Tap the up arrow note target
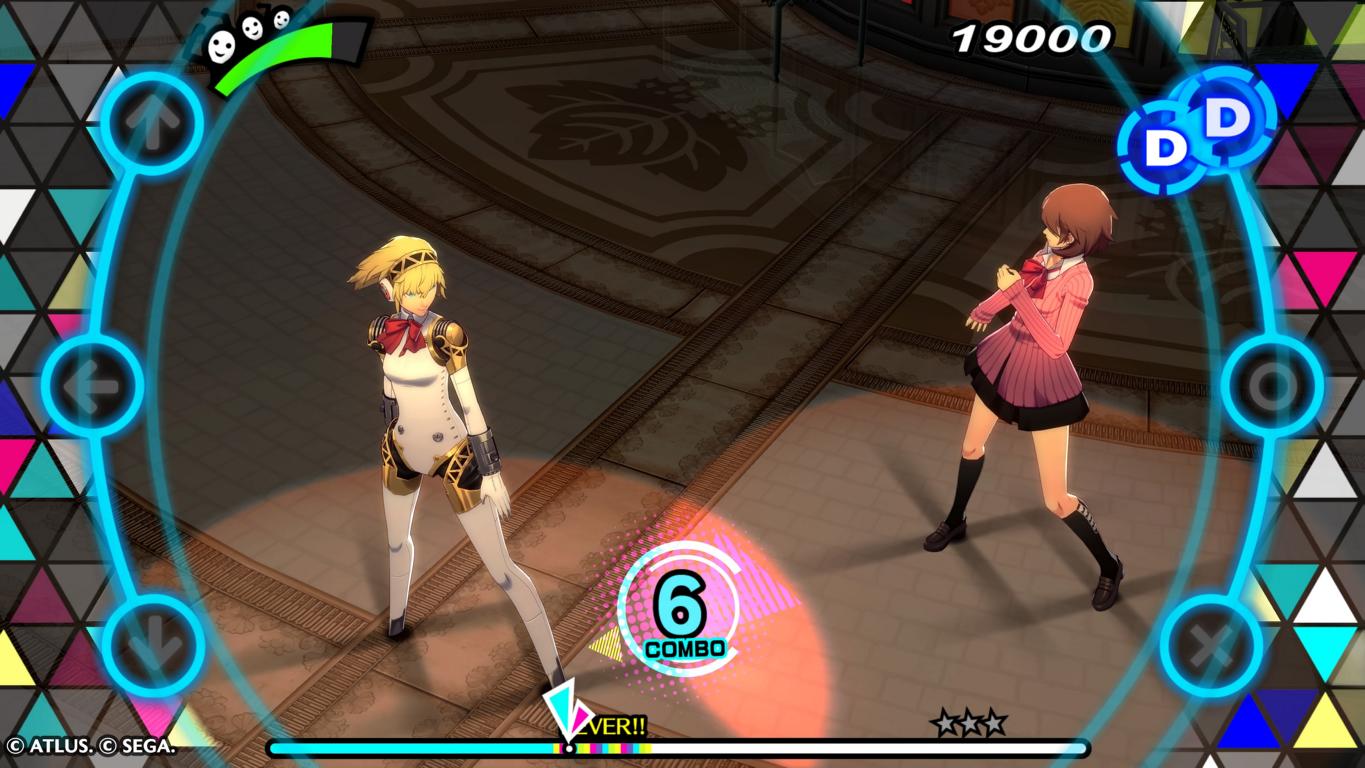1365x768 pixels. (x=153, y=124)
